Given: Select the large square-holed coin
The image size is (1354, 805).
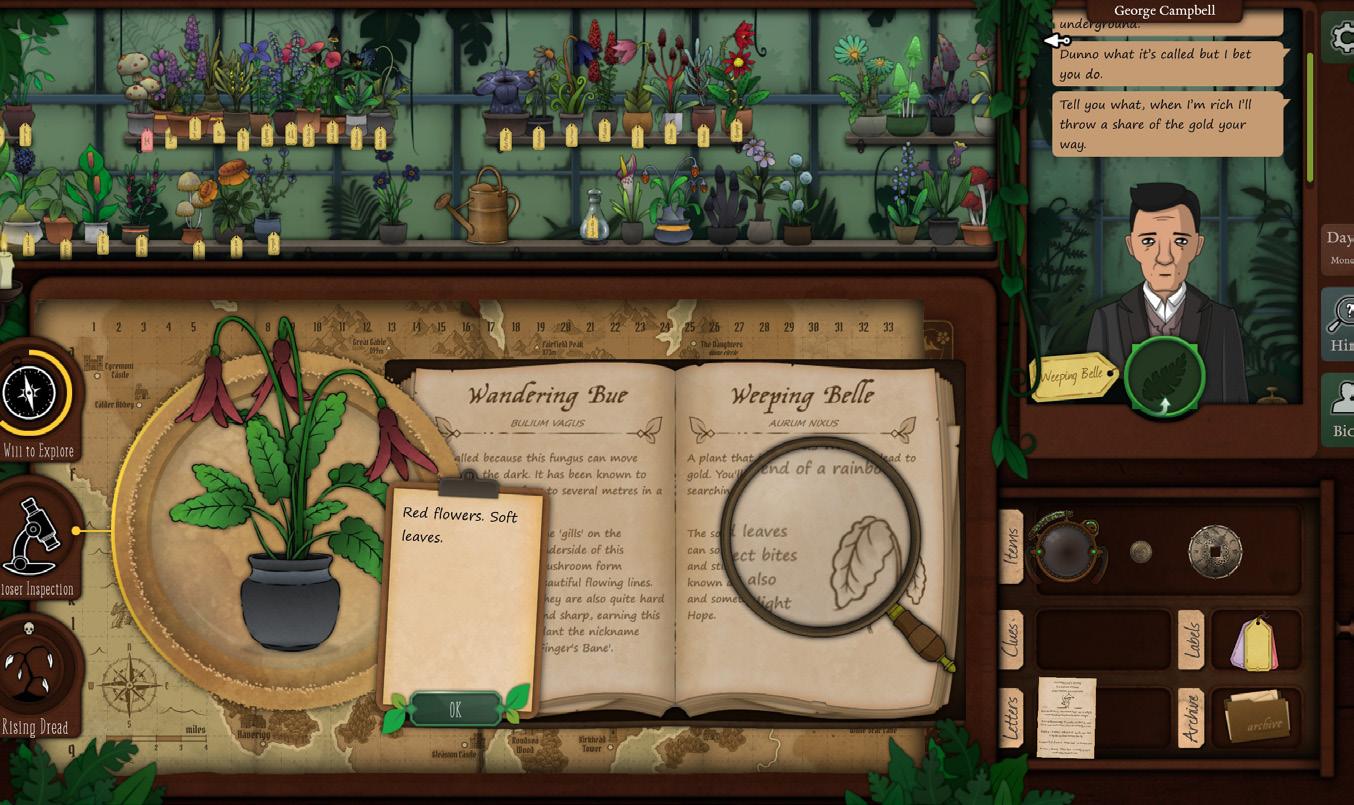Looking at the screenshot, I should tap(1215, 551).
